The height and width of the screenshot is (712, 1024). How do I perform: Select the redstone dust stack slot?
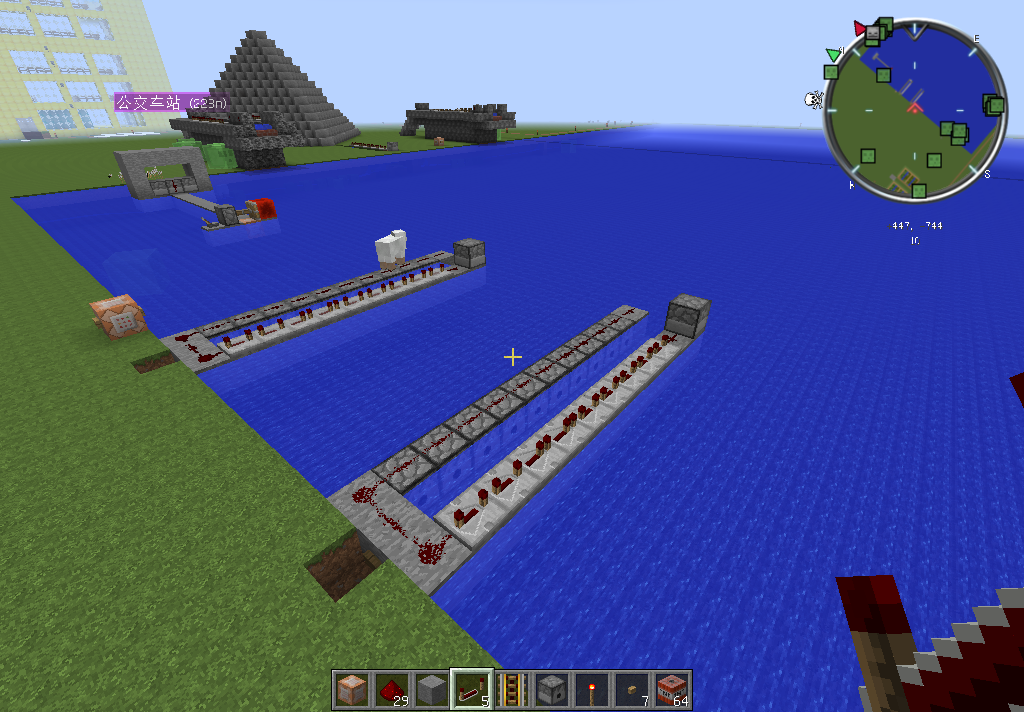point(392,689)
